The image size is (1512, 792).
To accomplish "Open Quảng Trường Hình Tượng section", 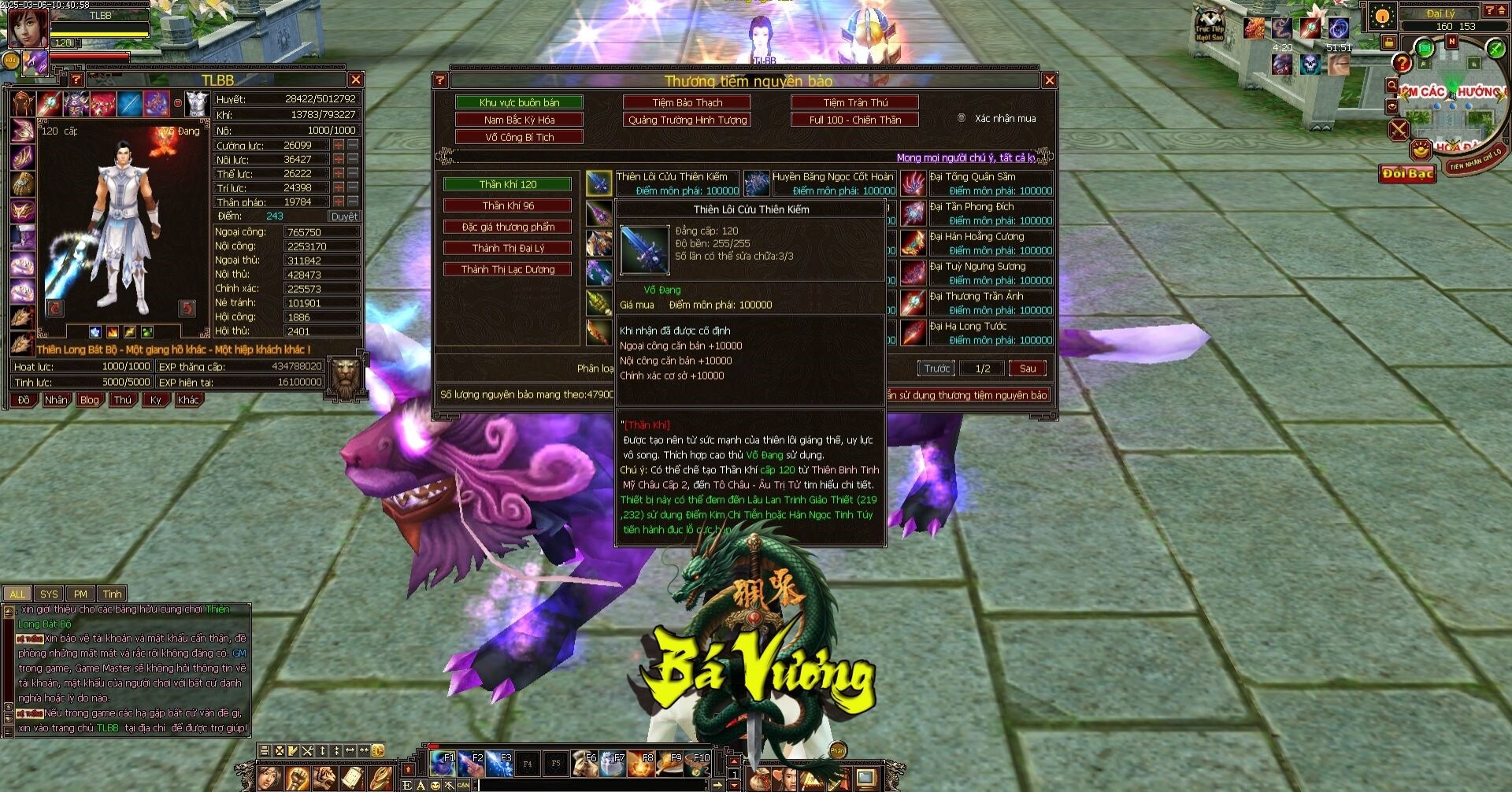I will click(687, 120).
